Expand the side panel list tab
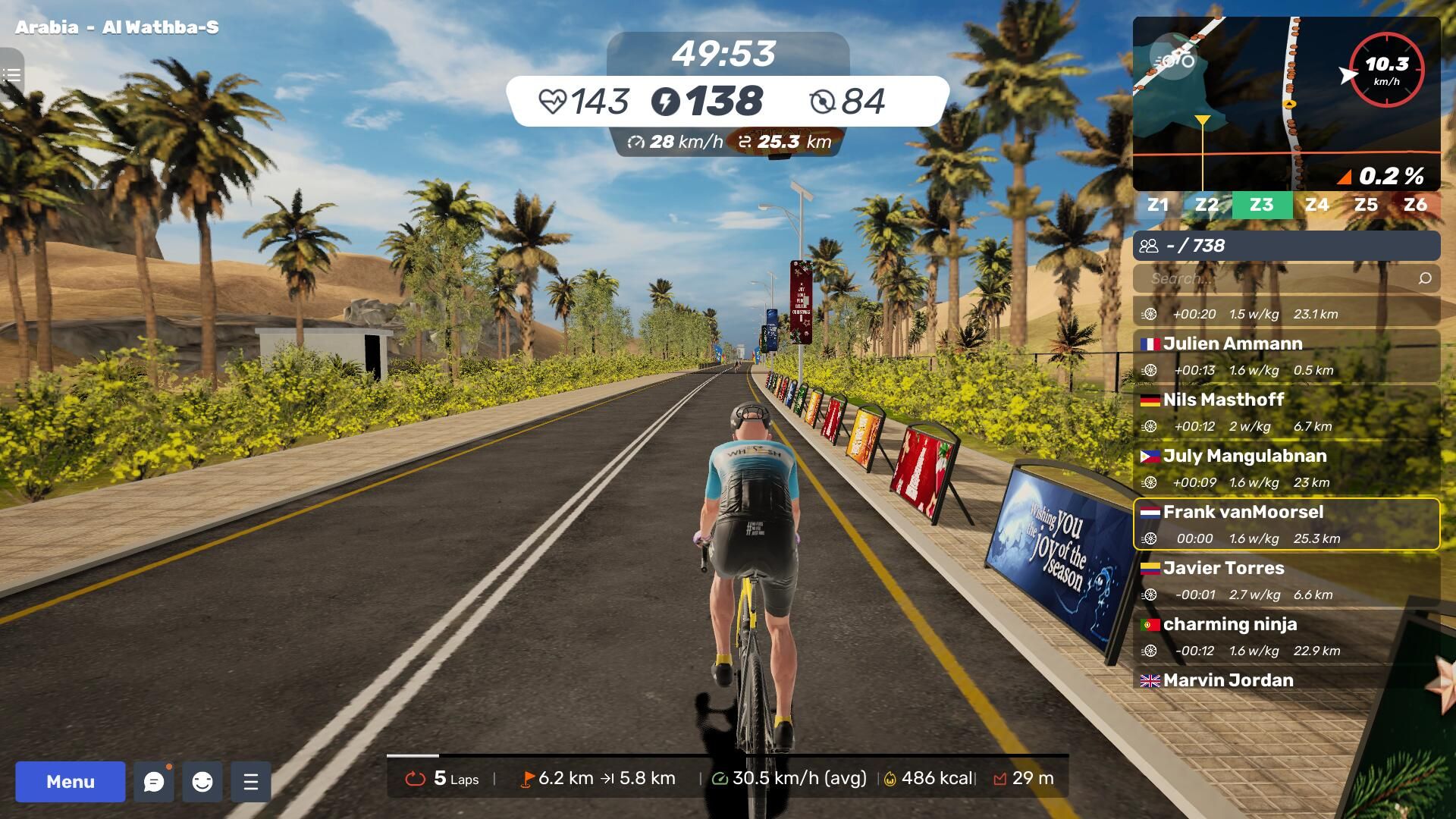 (x=11, y=75)
